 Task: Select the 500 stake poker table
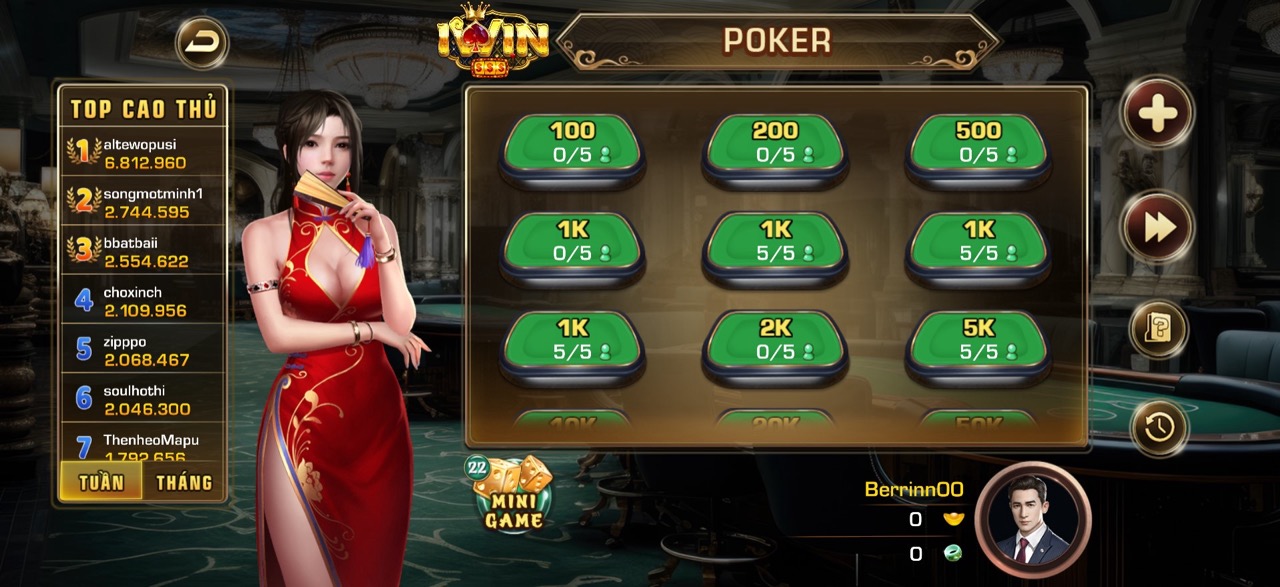point(978,147)
